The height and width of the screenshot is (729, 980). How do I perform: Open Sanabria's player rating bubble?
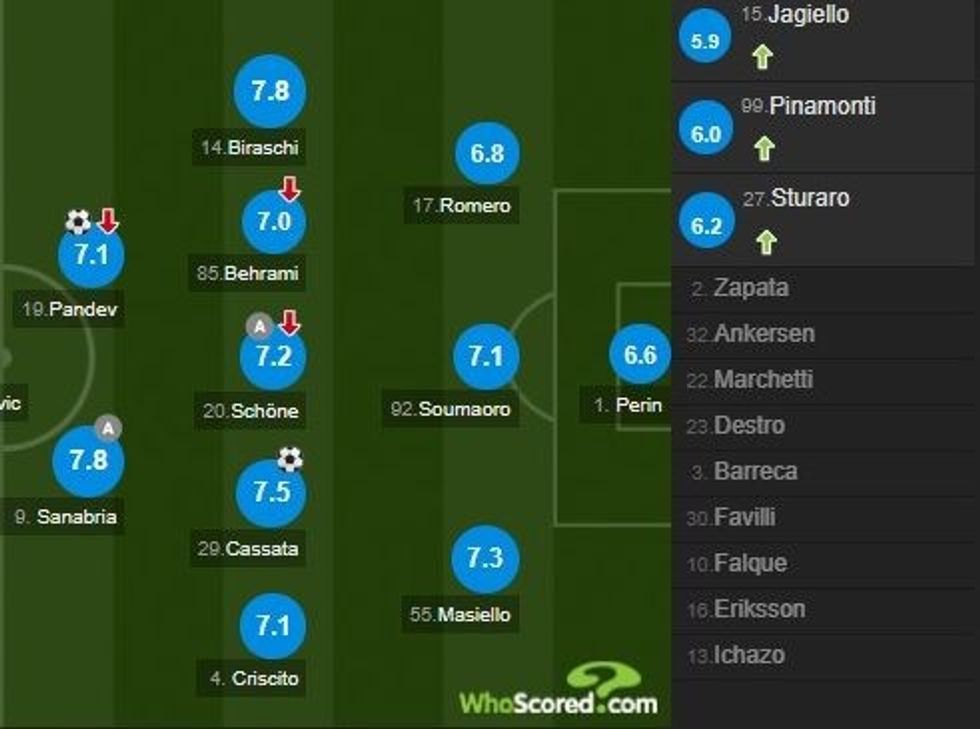[89, 460]
